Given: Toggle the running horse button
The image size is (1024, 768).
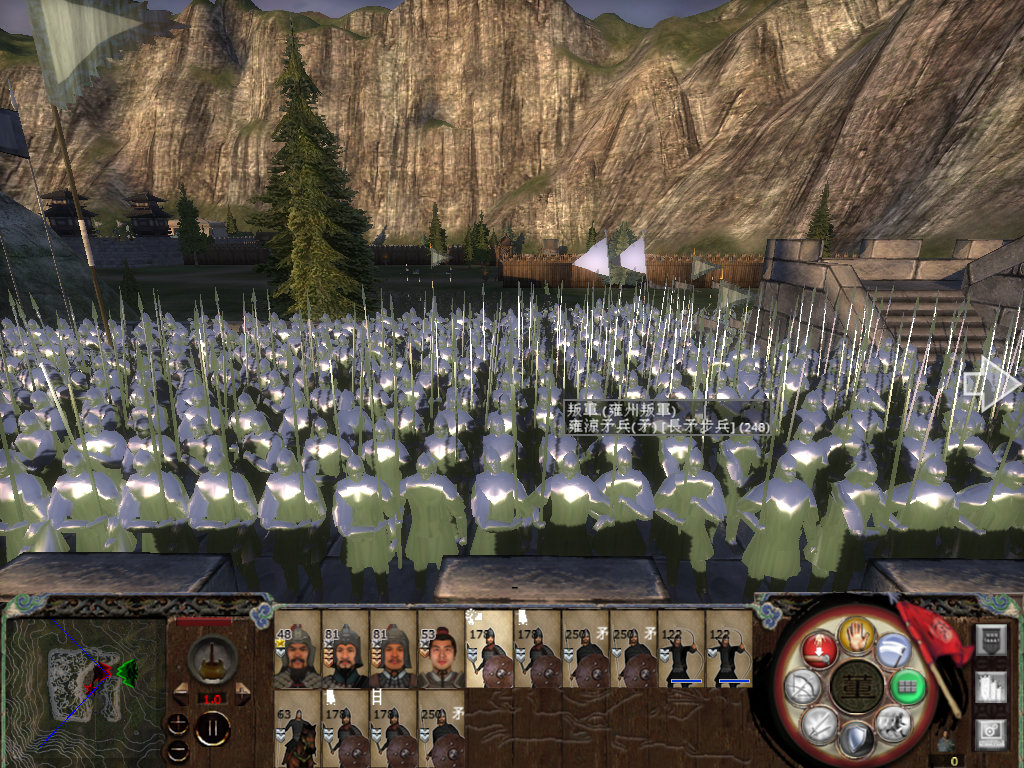Looking at the screenshot, I should pos(891,721).
